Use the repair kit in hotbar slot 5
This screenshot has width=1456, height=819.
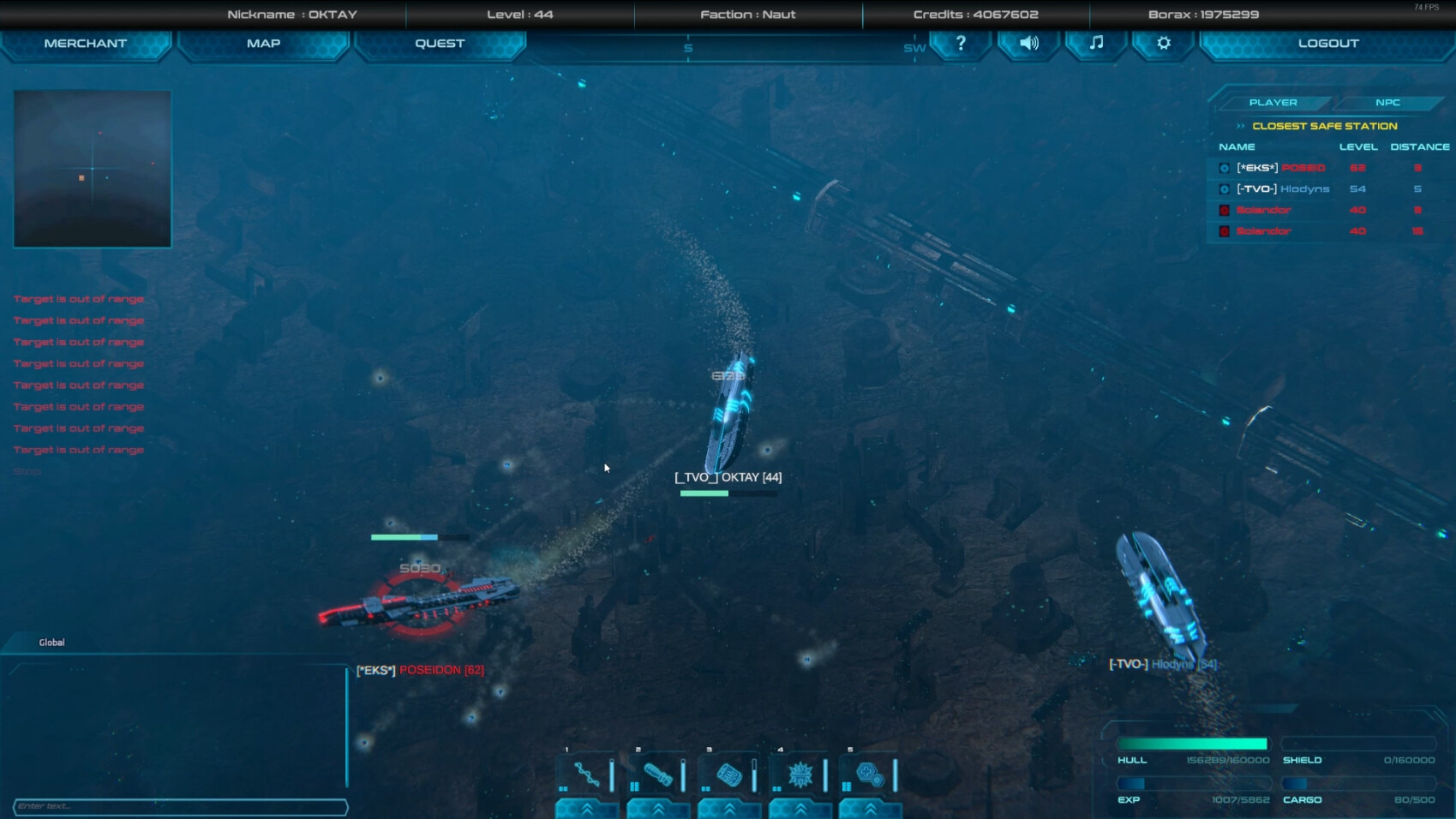pos(872,773)
